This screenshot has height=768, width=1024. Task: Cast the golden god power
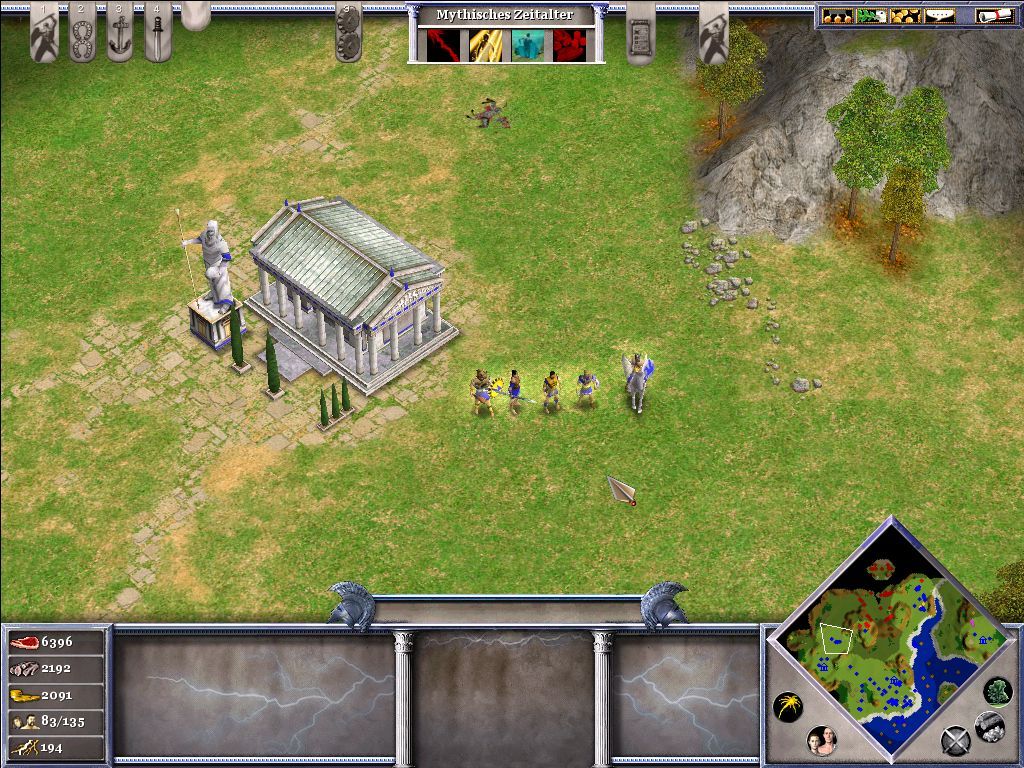tap(485, 45)
